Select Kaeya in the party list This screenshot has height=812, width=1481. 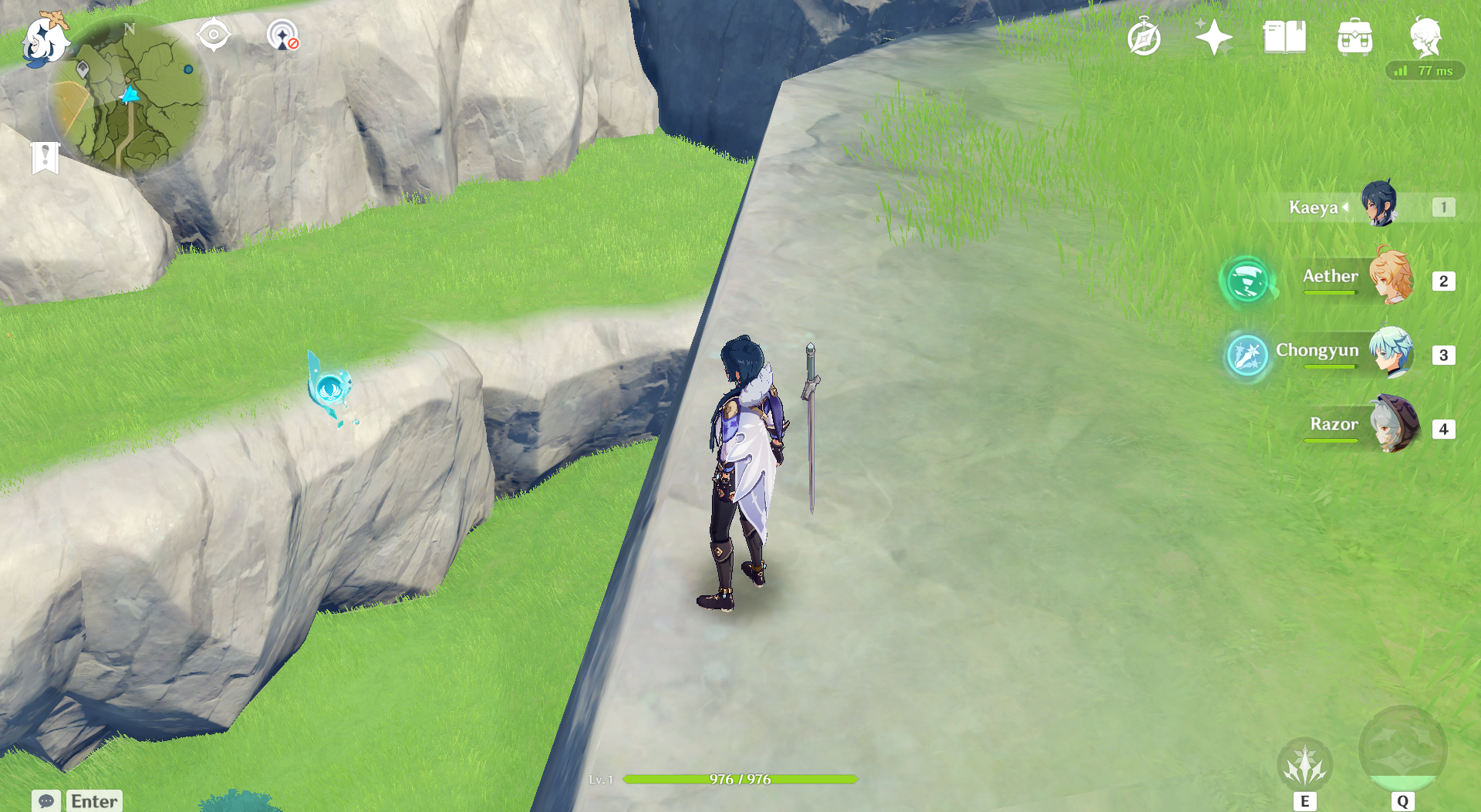click(1378, 206)
